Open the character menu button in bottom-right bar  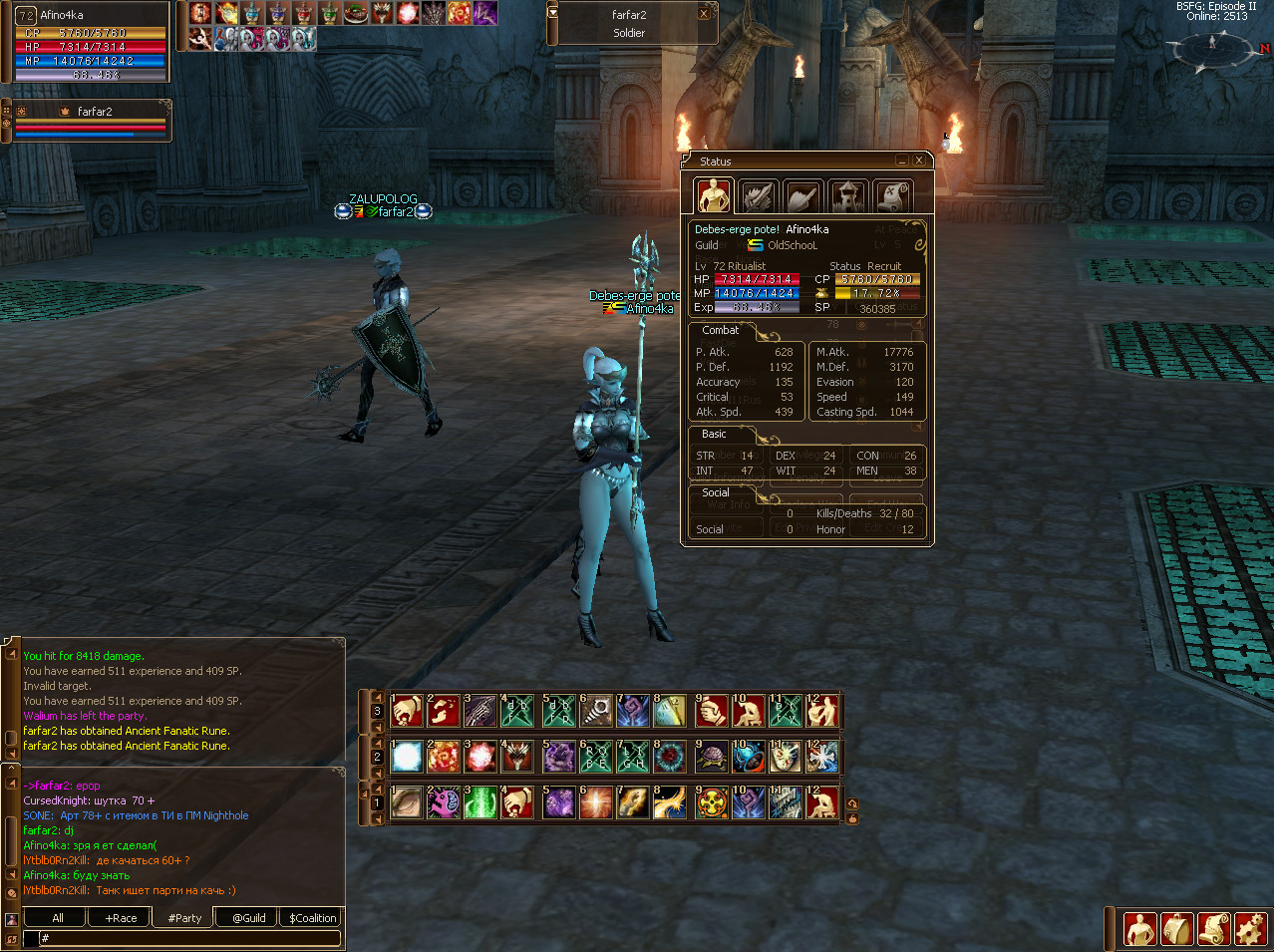[x=1140, y=929]
